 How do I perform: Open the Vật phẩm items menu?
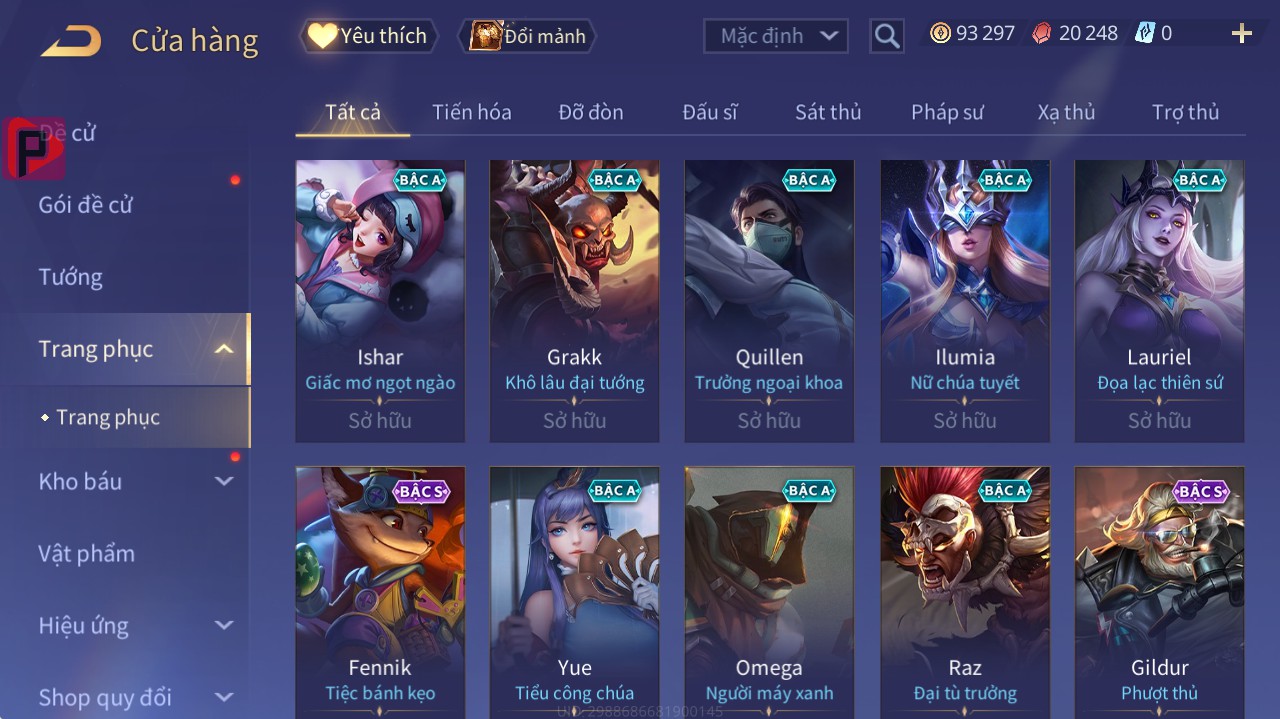click(x=87, y=553)
